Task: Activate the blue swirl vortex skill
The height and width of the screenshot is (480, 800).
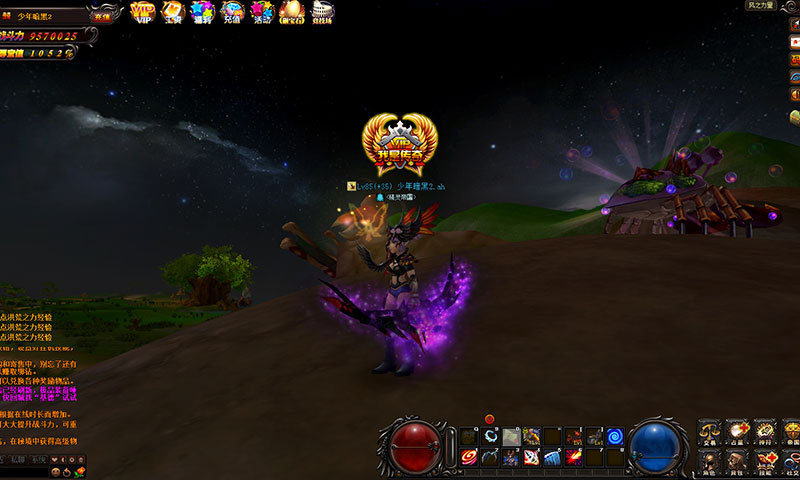Action: coord(615,436)
